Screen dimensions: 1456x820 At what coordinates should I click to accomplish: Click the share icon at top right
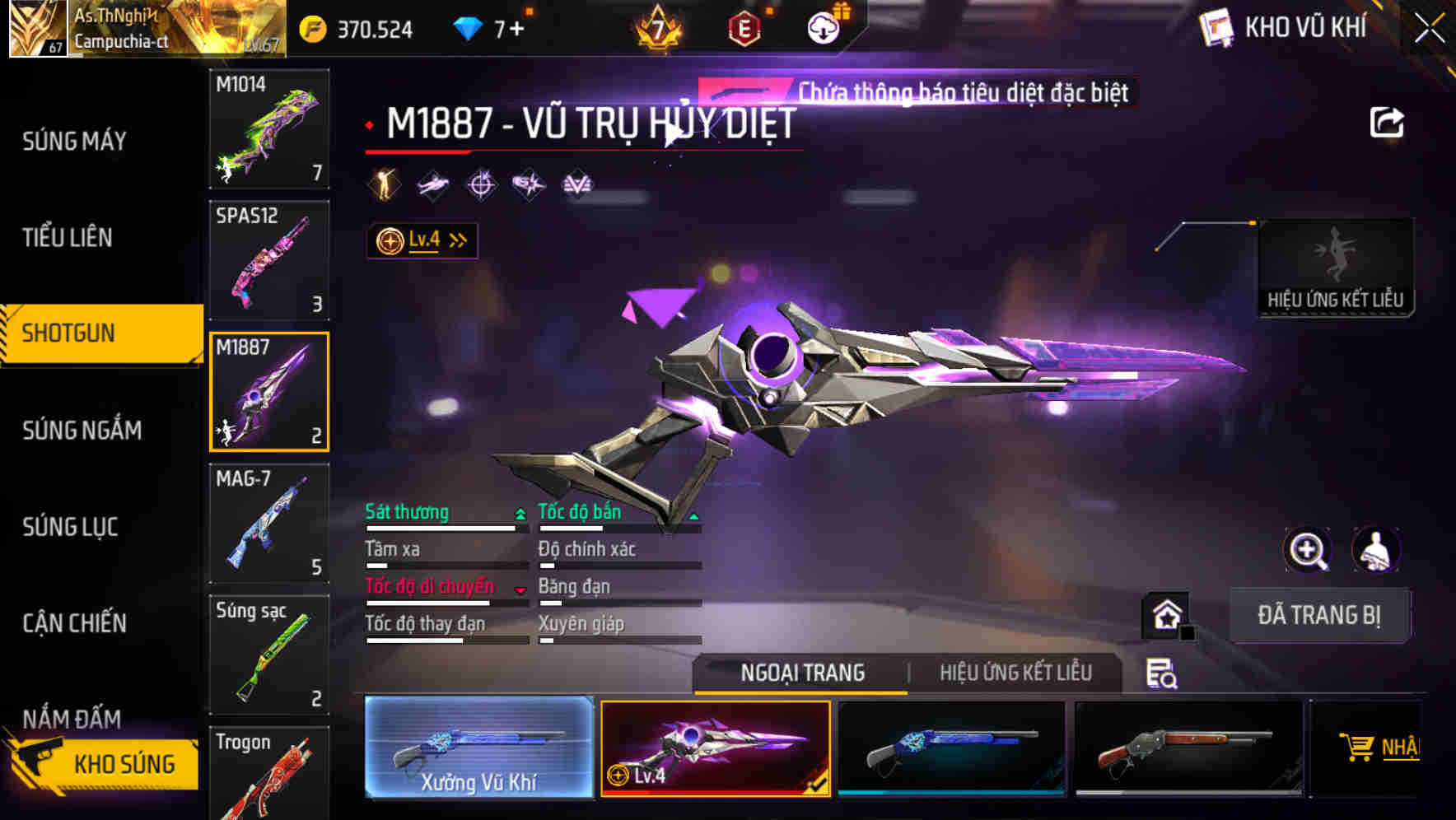(1388, 121)
